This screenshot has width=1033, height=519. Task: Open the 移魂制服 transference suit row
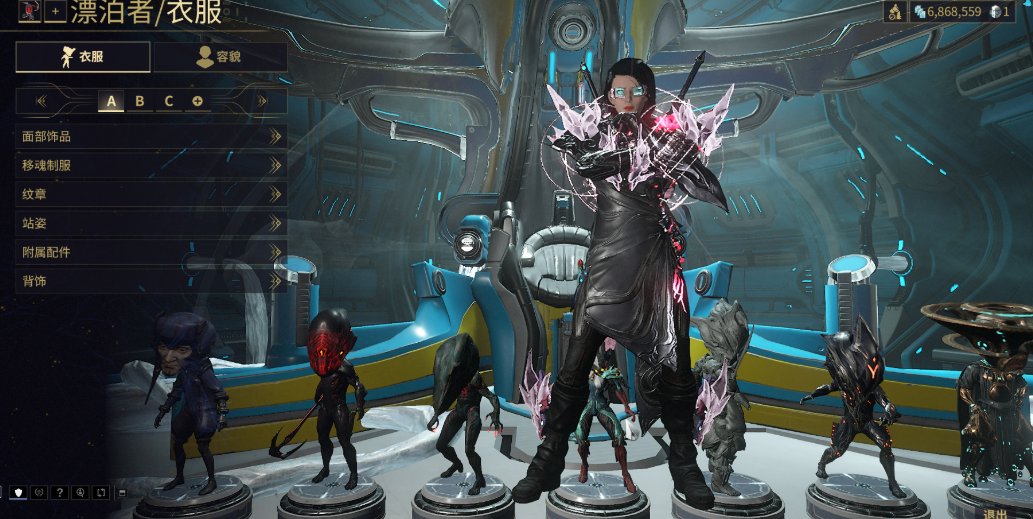(150, 165)
